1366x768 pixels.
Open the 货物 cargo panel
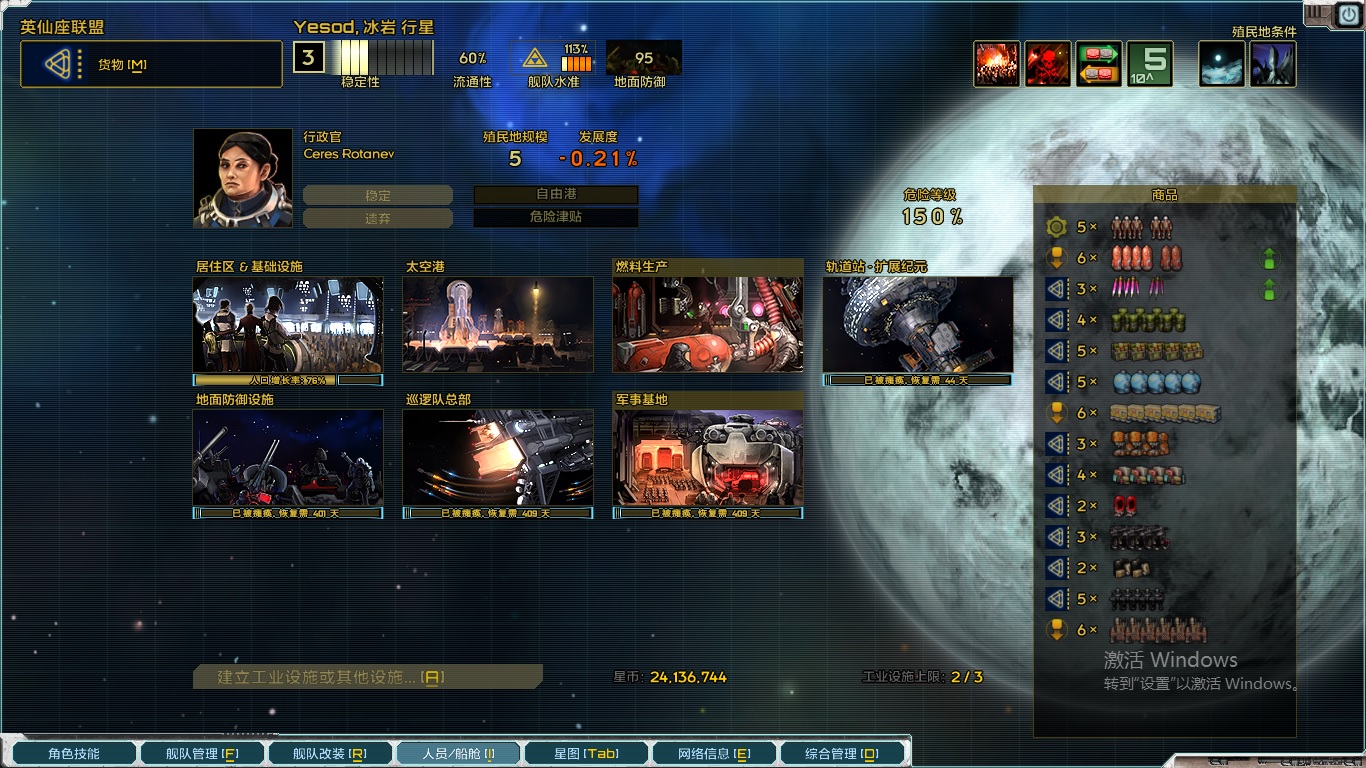point(151,65)
